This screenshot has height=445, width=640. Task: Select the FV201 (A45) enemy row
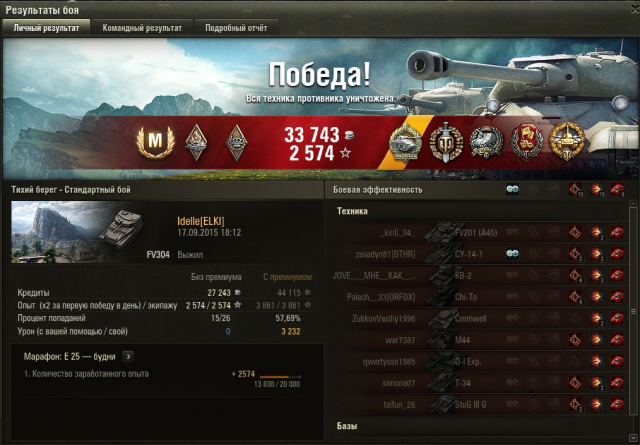470,232
